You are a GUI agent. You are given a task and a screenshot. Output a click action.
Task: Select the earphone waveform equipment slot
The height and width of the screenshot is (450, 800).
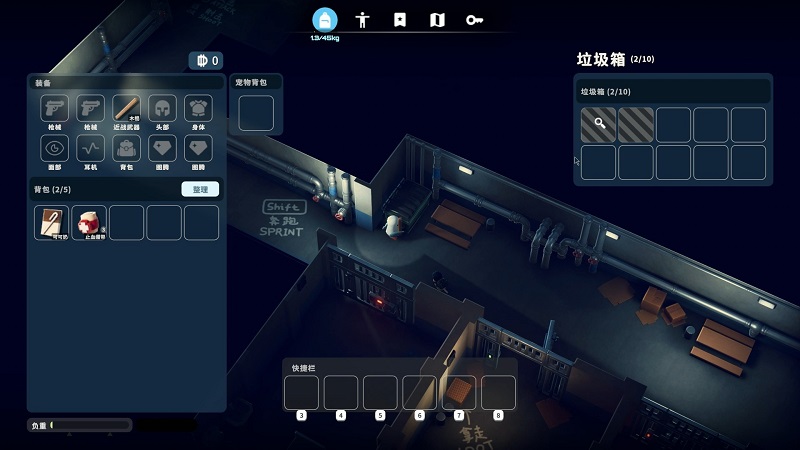coord(91,149)
